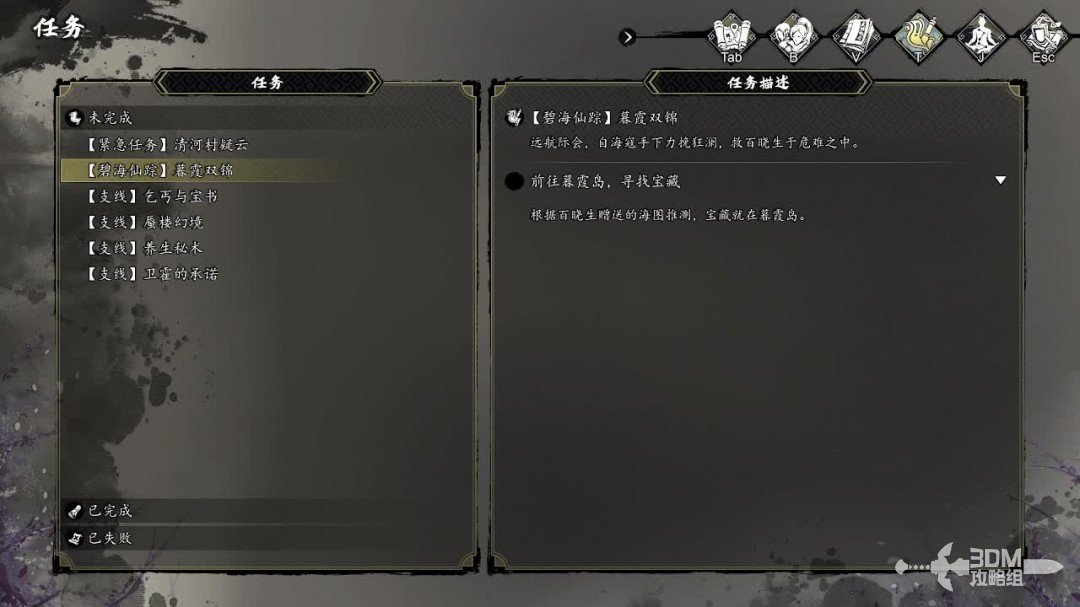Select the 碧海仙踪 暮霞双锦 quest
Viewport: 1080px width, 607px height.
[160, 170]
